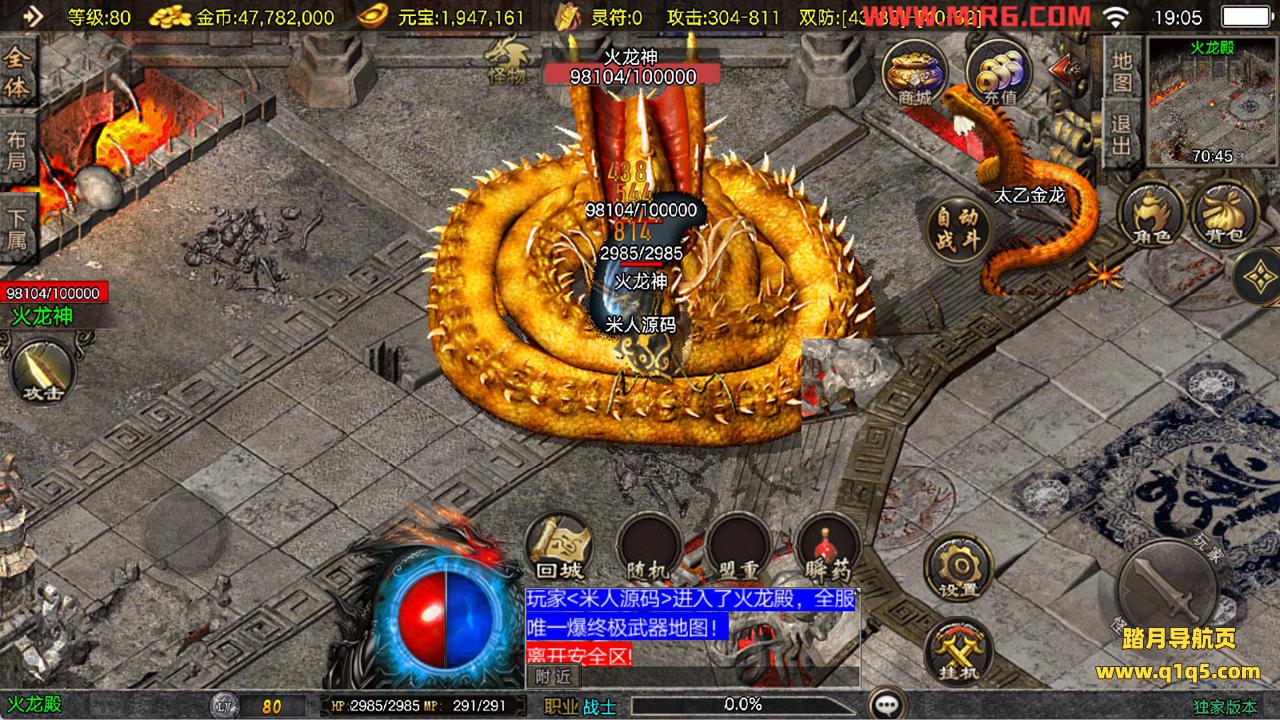Image resolution: width=1280 pixels, height=720 pixels.
Task: Open the chat speech bubble button
Action: click(x=885, y=704)
